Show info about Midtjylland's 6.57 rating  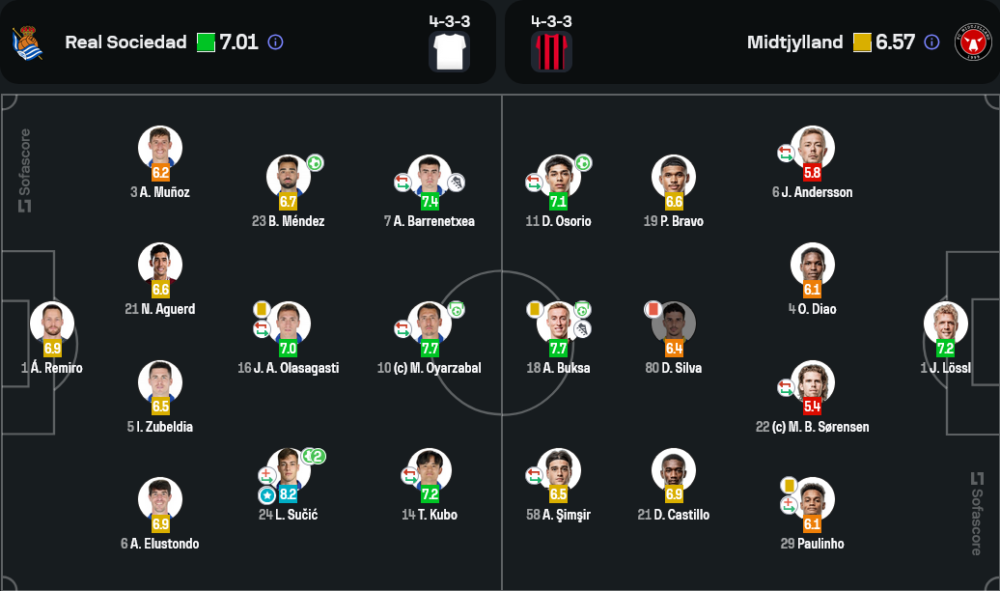(932, 42)
